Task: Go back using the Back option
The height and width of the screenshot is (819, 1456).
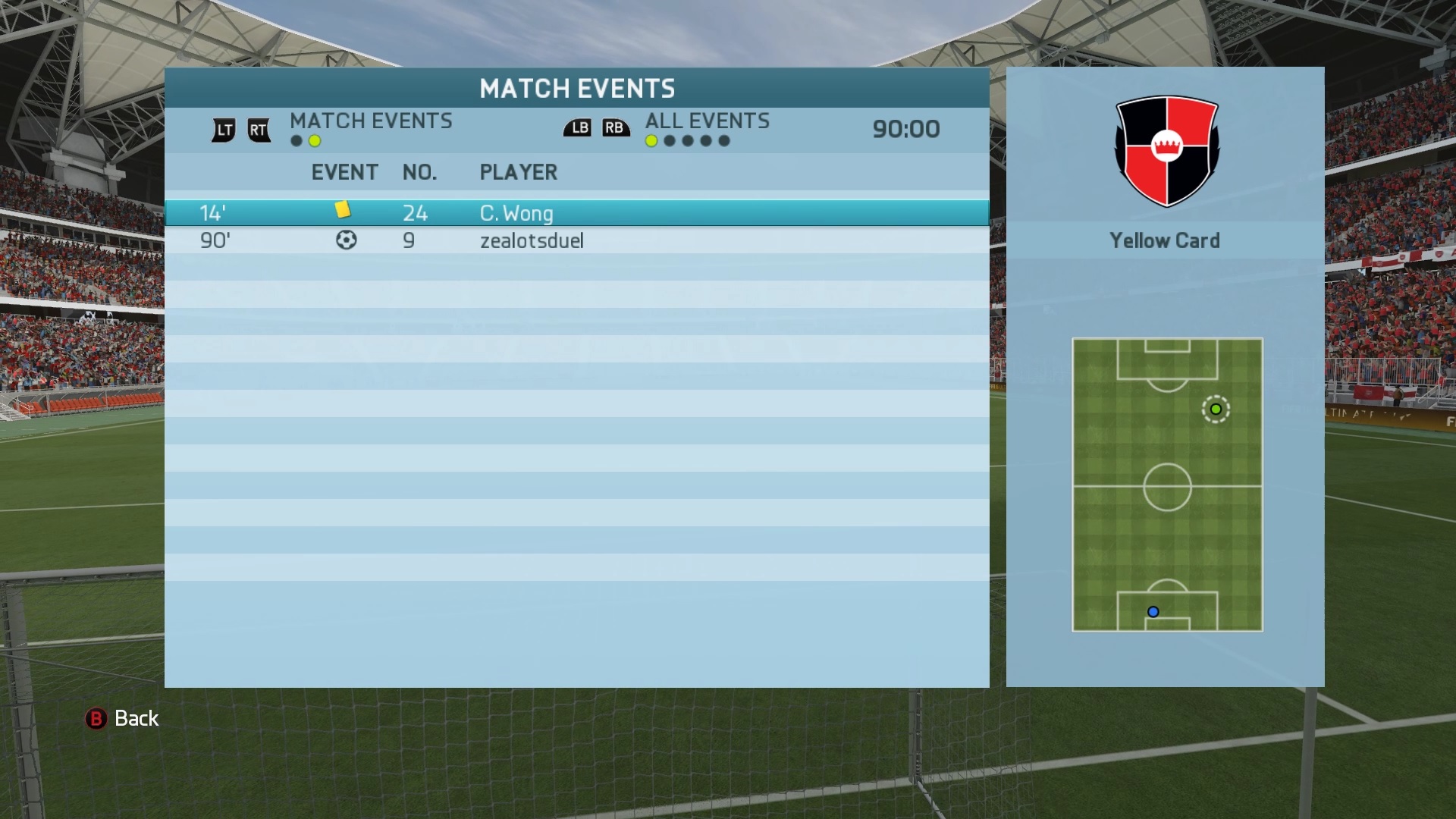Action: click(122, 718)
